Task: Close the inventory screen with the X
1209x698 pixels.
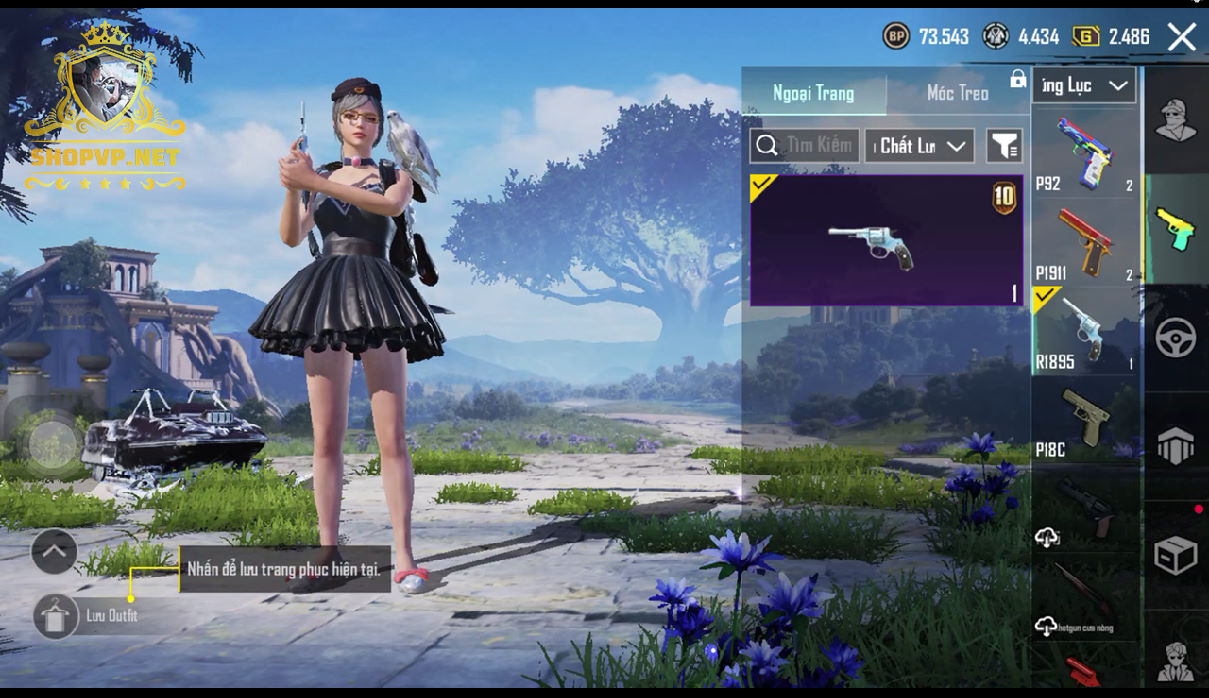Action: pos(1181,37)
